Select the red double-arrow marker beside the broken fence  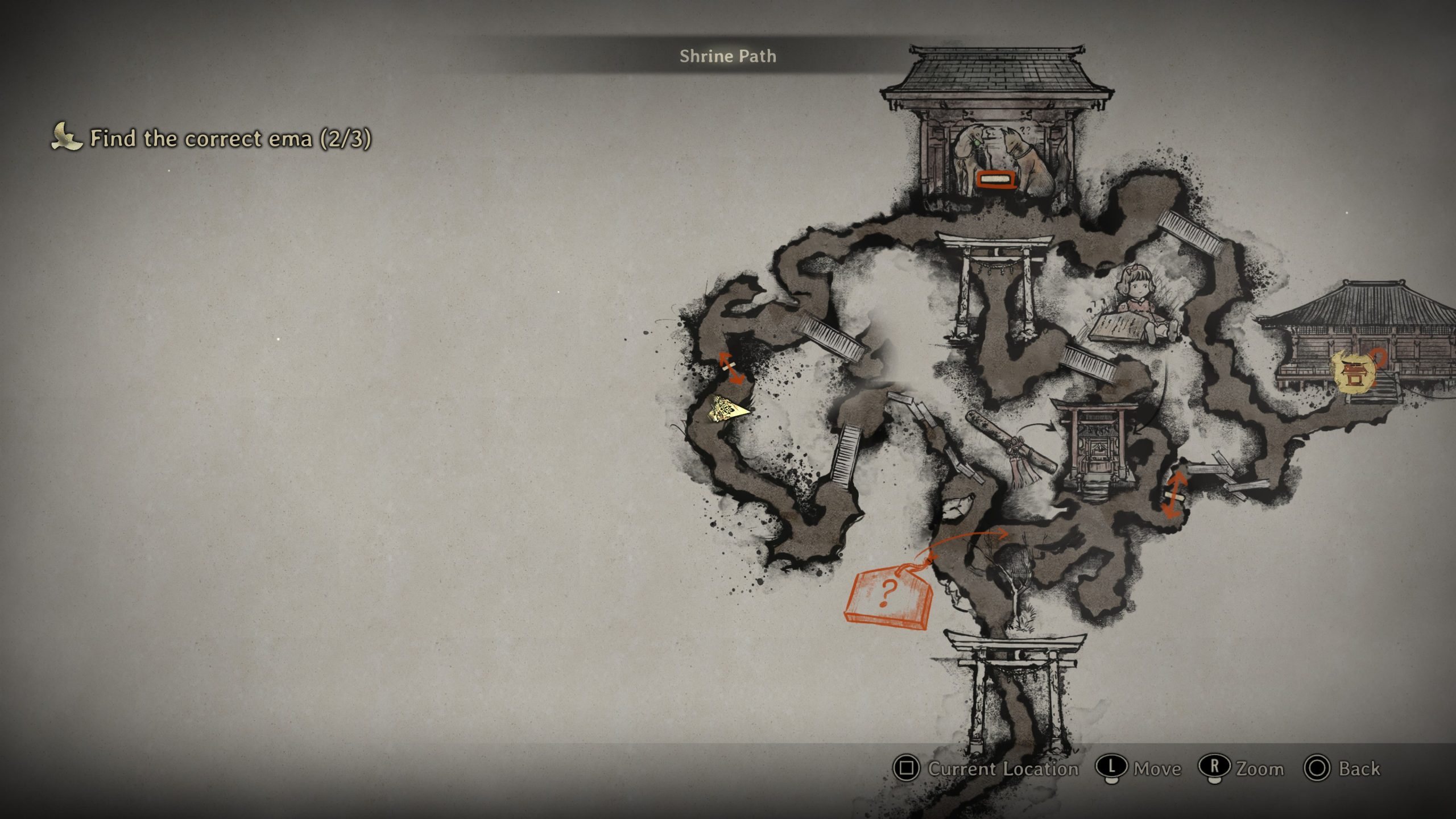click(x=1174, y=495)
